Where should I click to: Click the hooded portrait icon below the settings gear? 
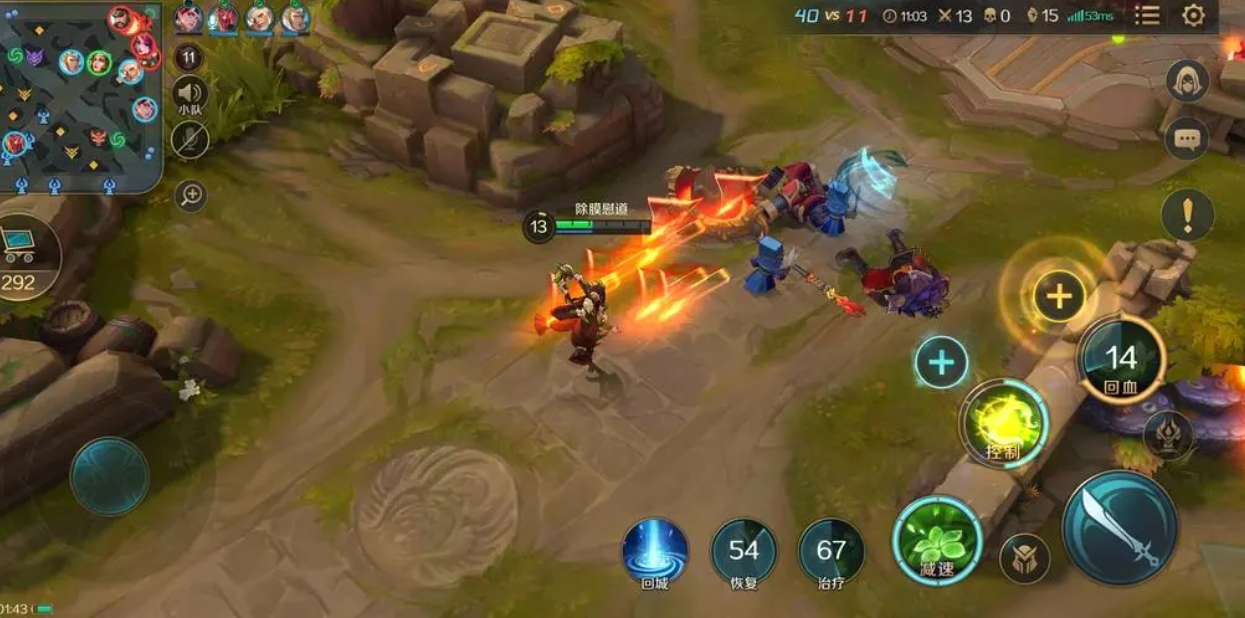tap(1187, 81)
